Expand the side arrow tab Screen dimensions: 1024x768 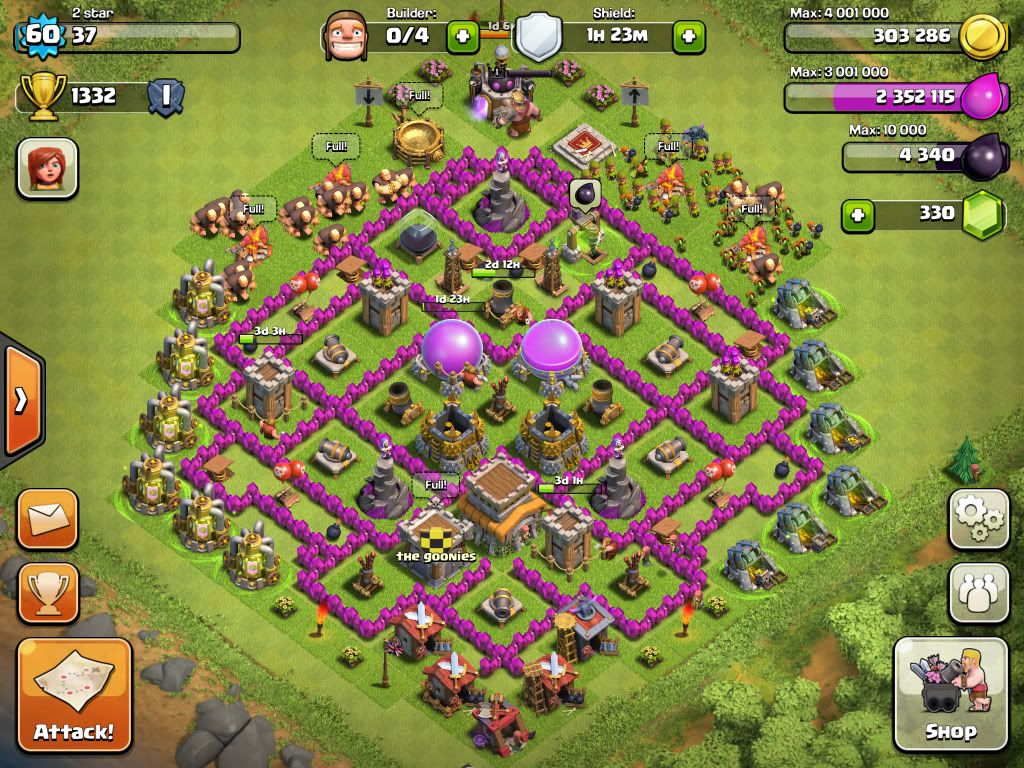pos(20,400)
